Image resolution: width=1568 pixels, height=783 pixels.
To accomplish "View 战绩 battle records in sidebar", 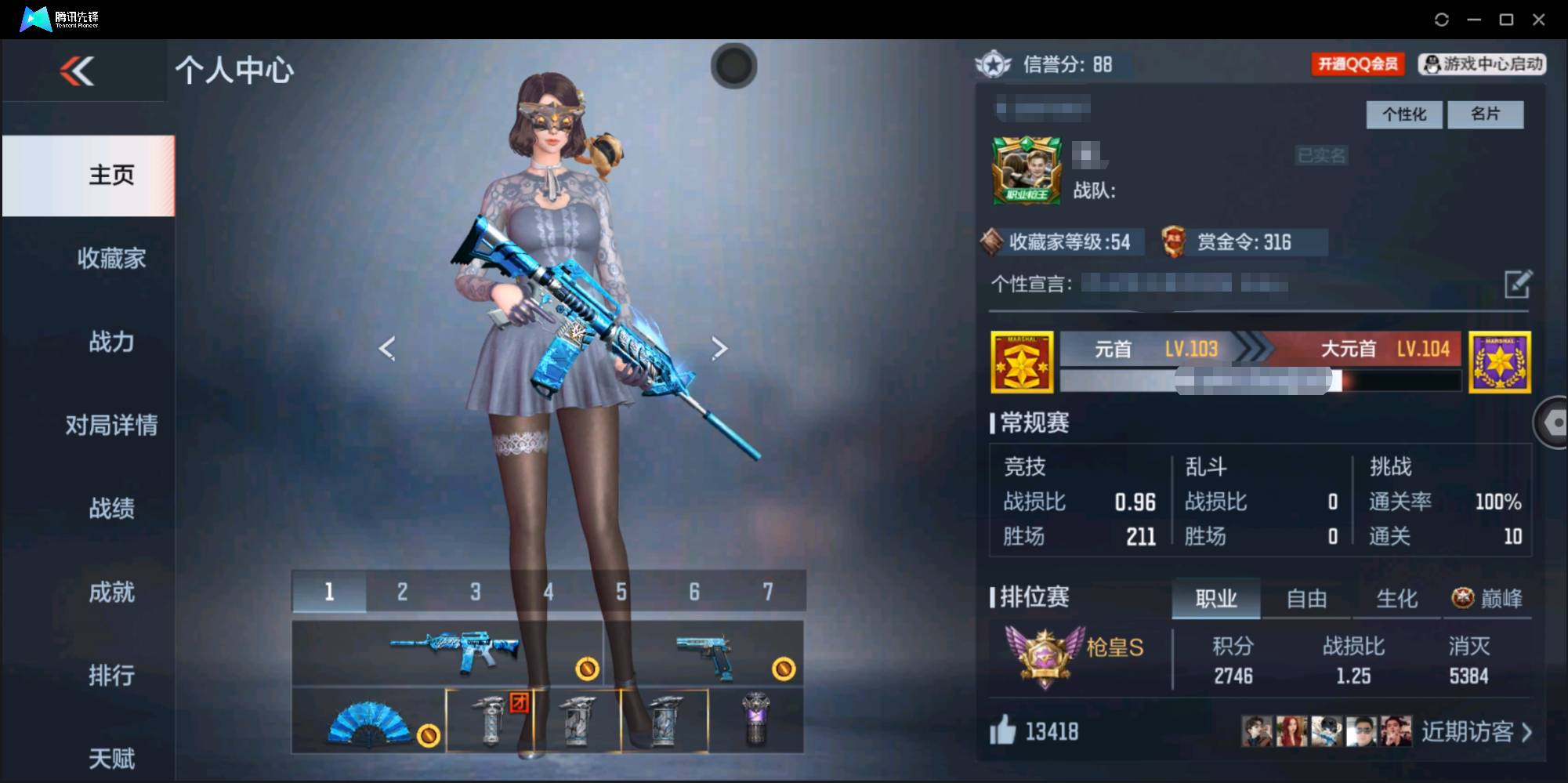I will click(x=112, y=509).
